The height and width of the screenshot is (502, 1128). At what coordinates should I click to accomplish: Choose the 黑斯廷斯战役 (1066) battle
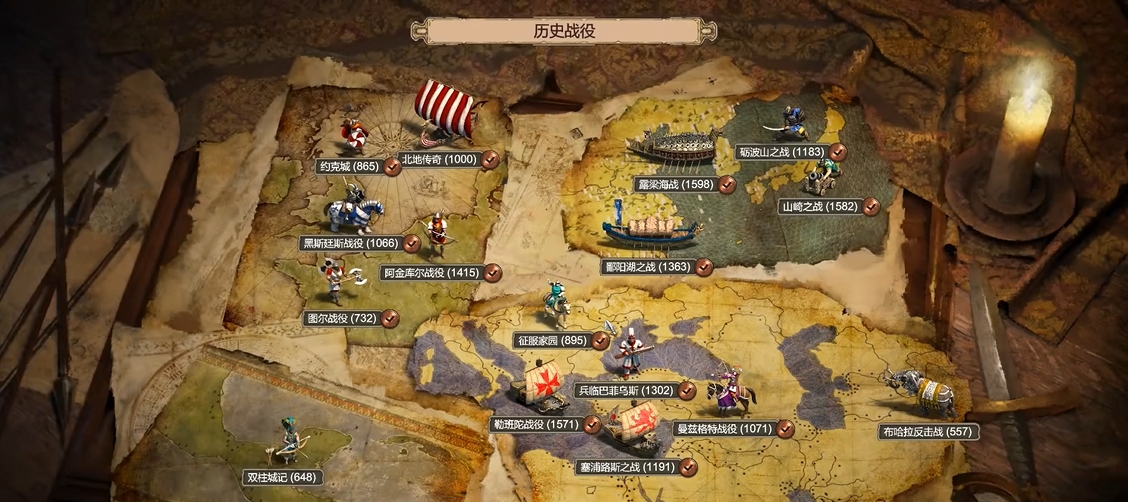pyautogui.click(x=350, y=243)
